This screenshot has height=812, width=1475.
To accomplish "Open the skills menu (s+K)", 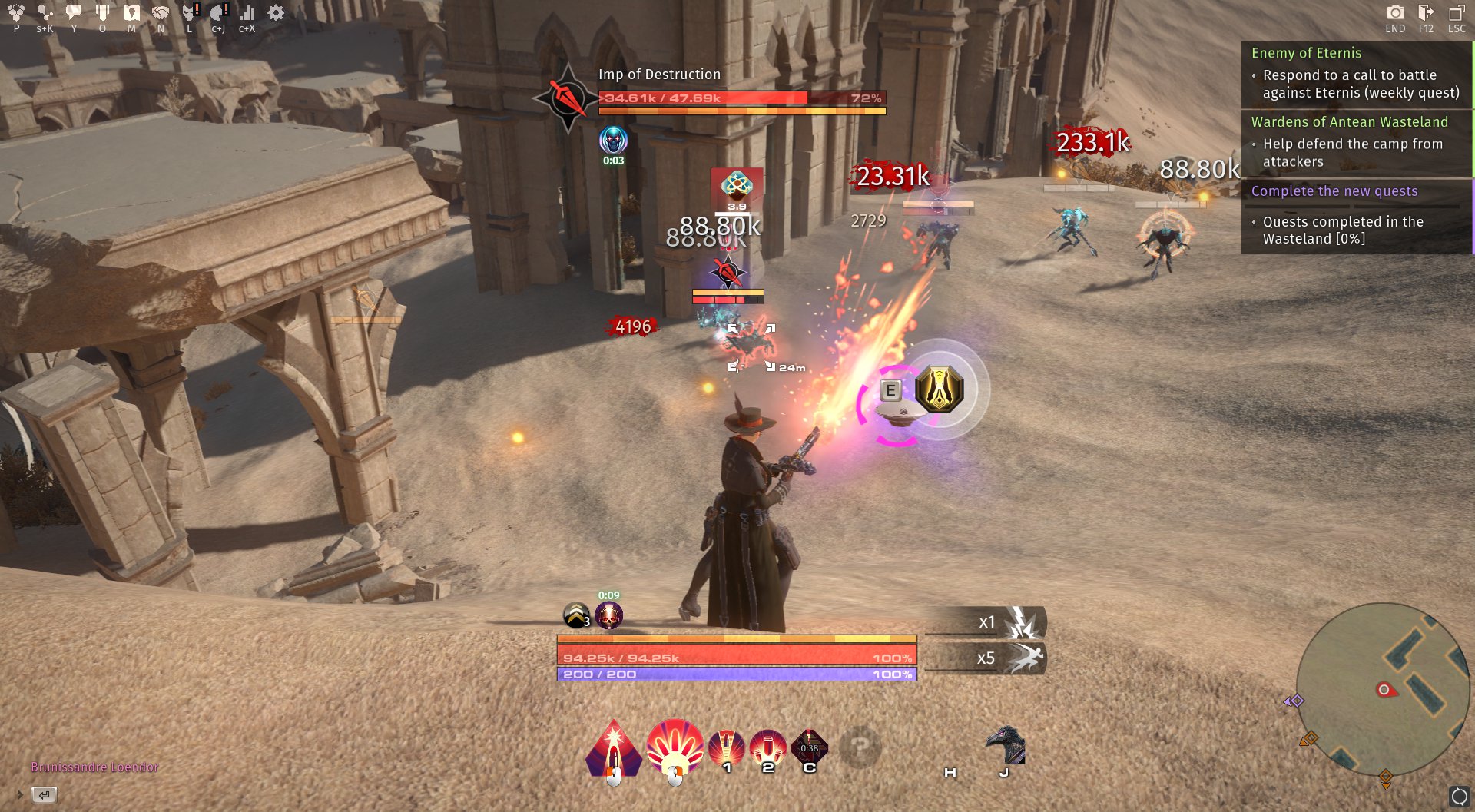I will [x=44, y=12].
